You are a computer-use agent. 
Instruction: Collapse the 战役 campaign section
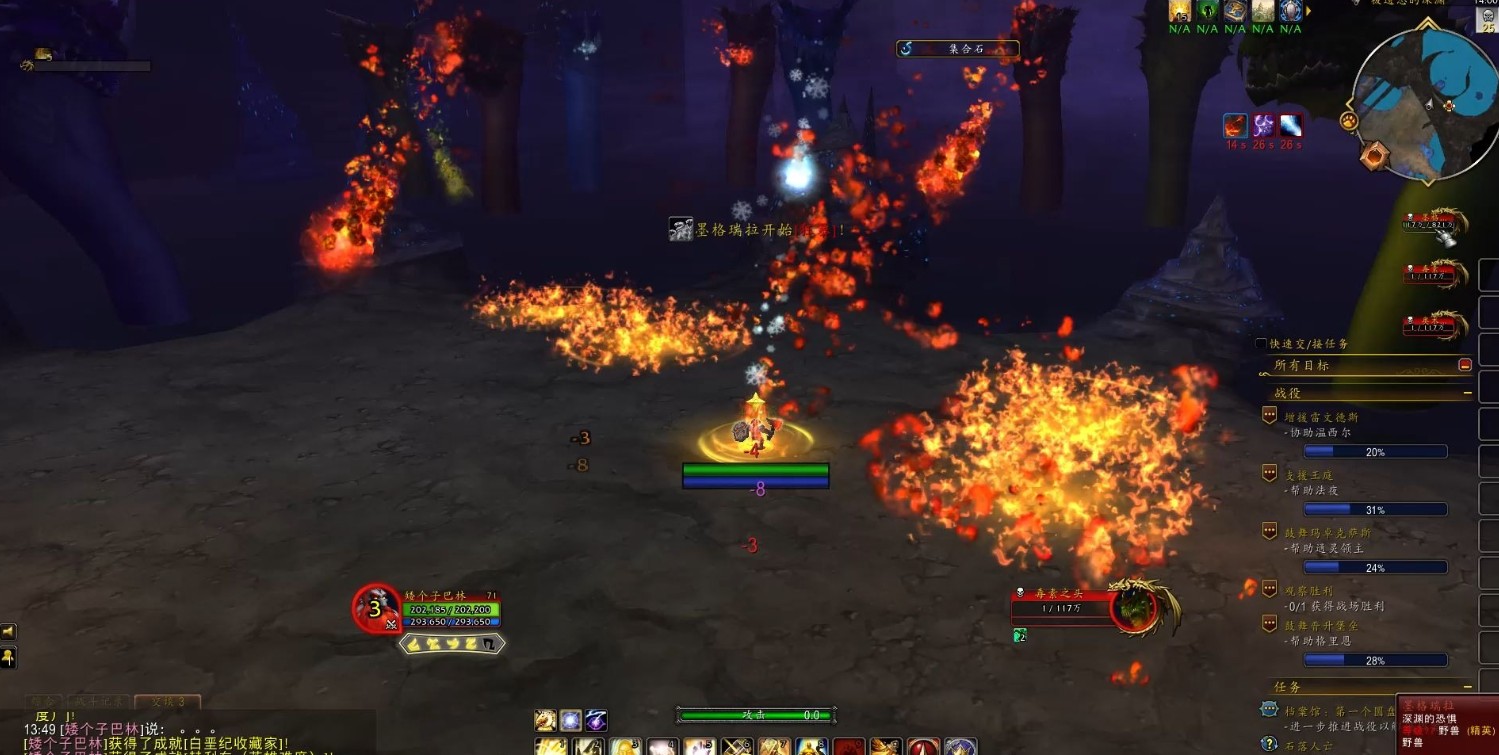[1467, 394]
